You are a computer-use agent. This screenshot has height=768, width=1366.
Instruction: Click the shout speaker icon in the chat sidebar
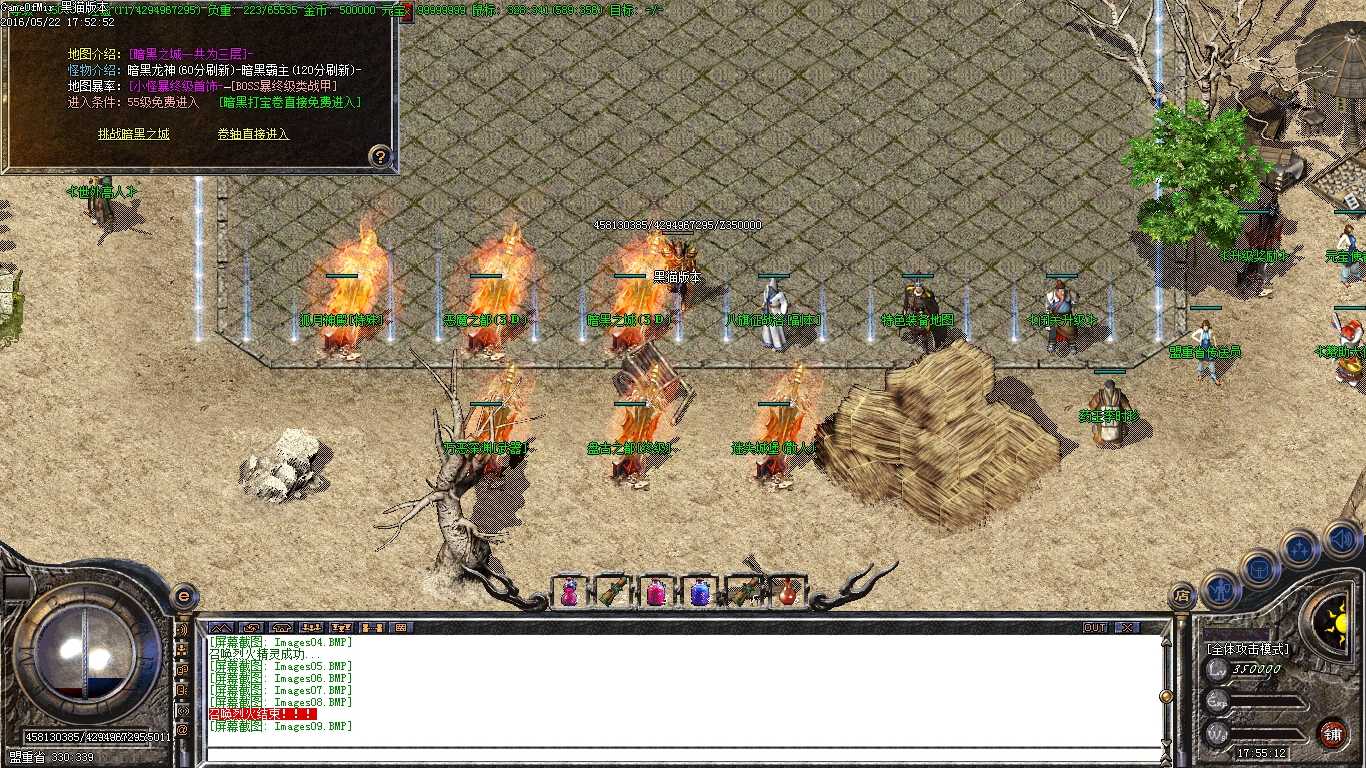(182, 630)
